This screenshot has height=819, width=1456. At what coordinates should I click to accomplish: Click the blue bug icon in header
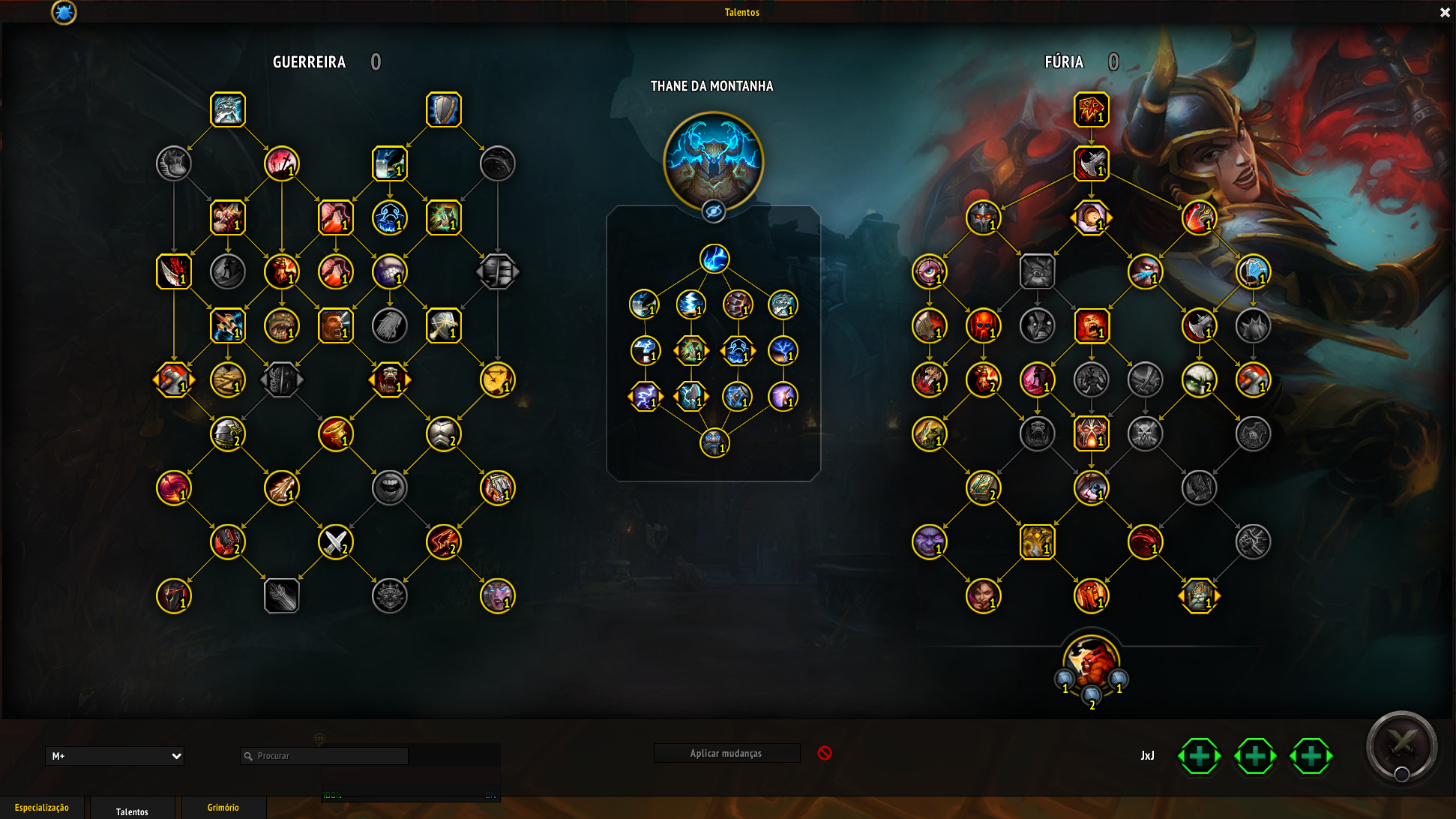(x=64, y=12)
